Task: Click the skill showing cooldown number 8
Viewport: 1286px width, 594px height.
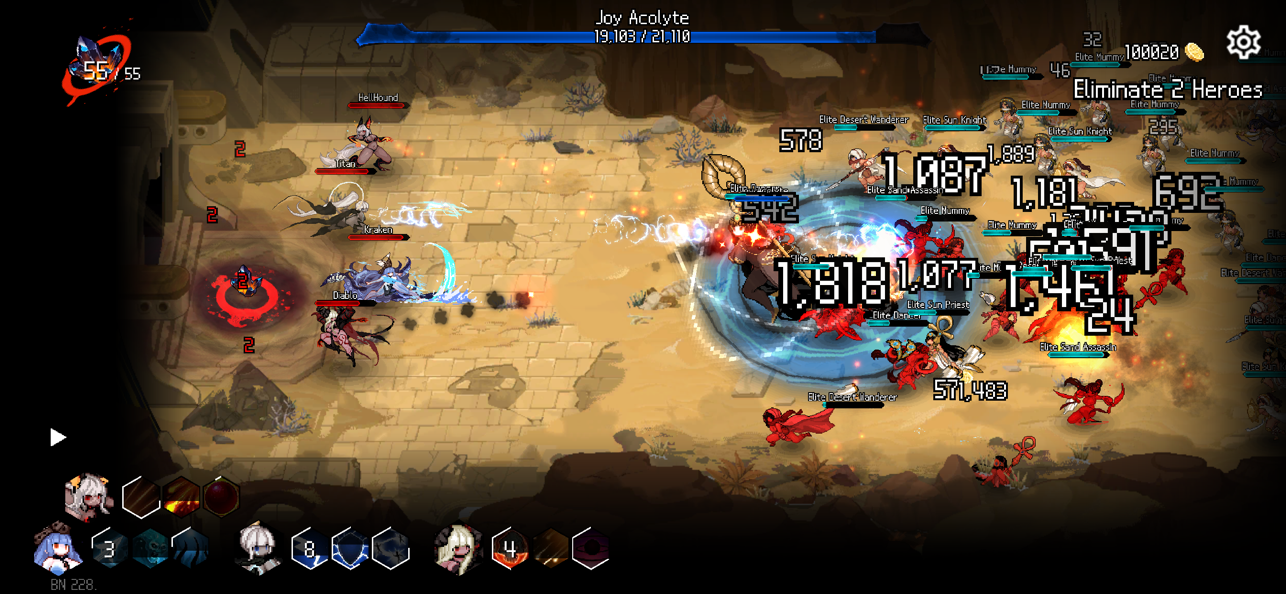Action: (x=310, y=548)
